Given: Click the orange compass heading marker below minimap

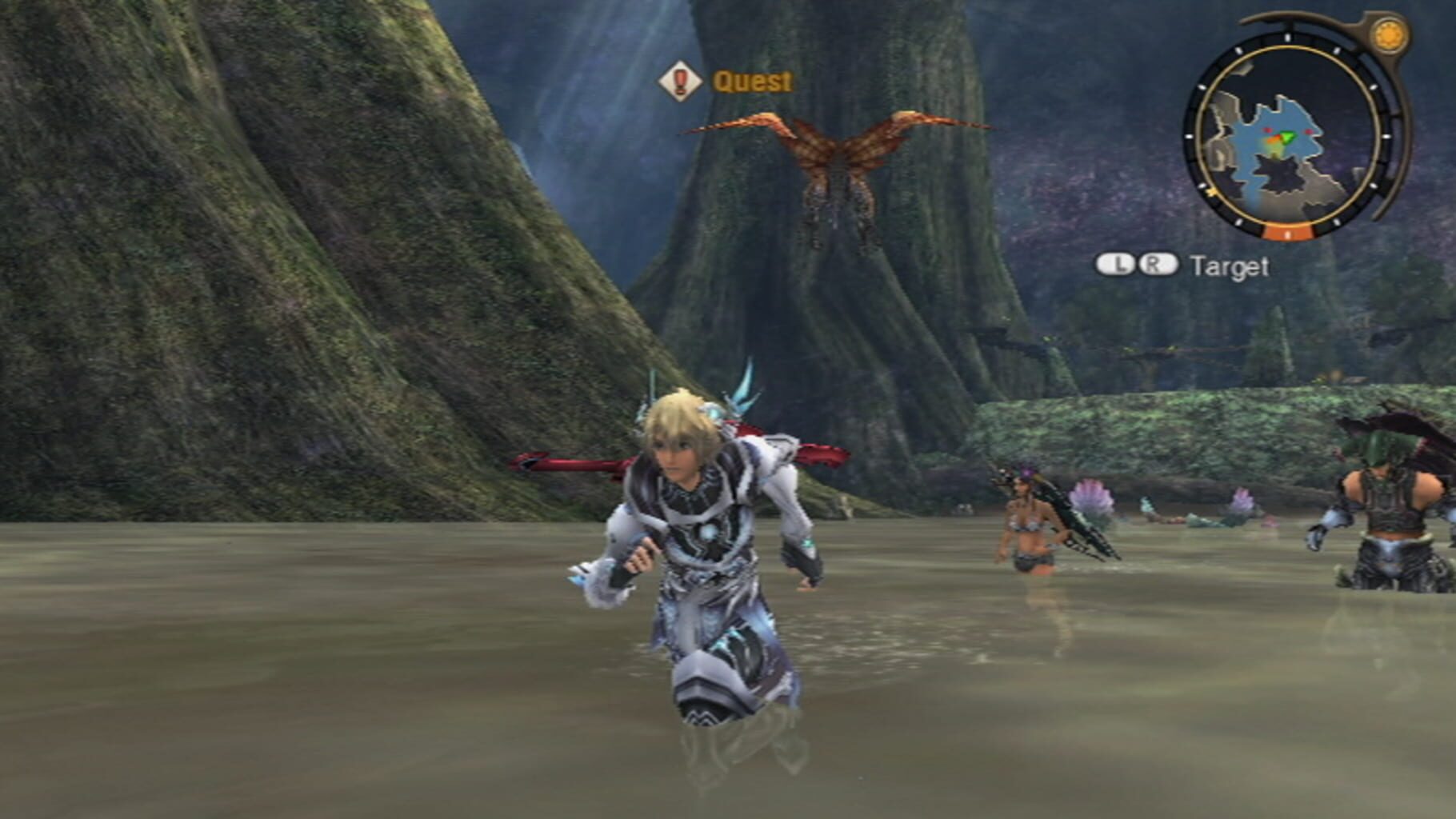Looking at the screenshot, I should (1289, 233).
